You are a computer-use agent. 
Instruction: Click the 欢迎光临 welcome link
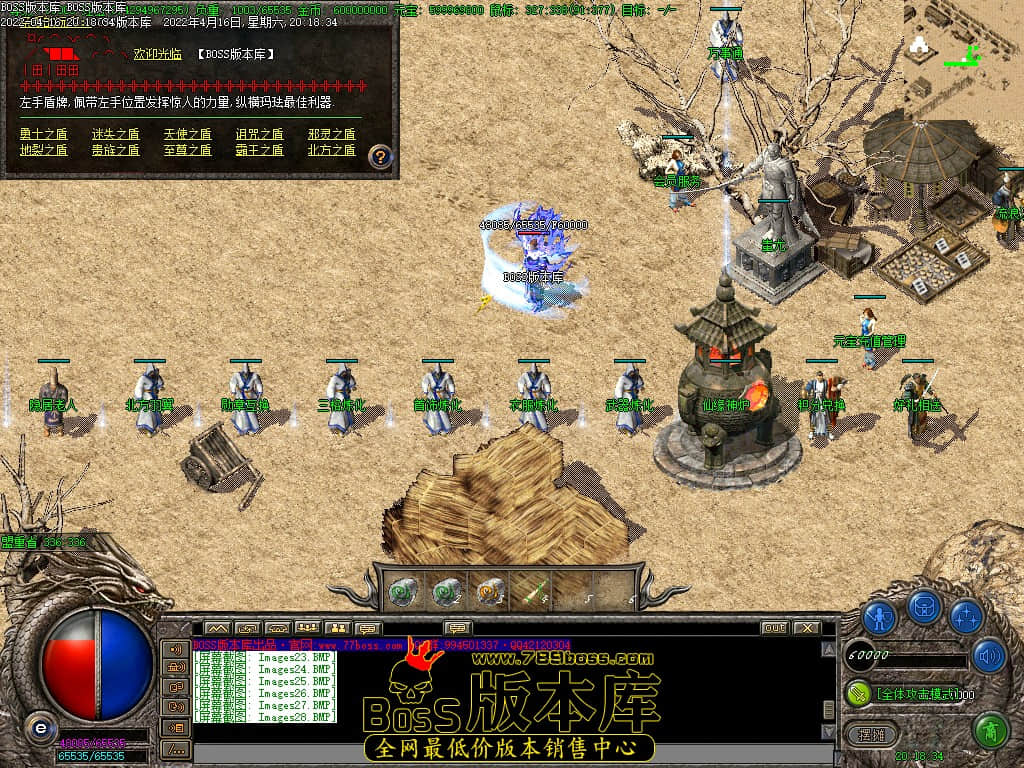tap(157, 54)
